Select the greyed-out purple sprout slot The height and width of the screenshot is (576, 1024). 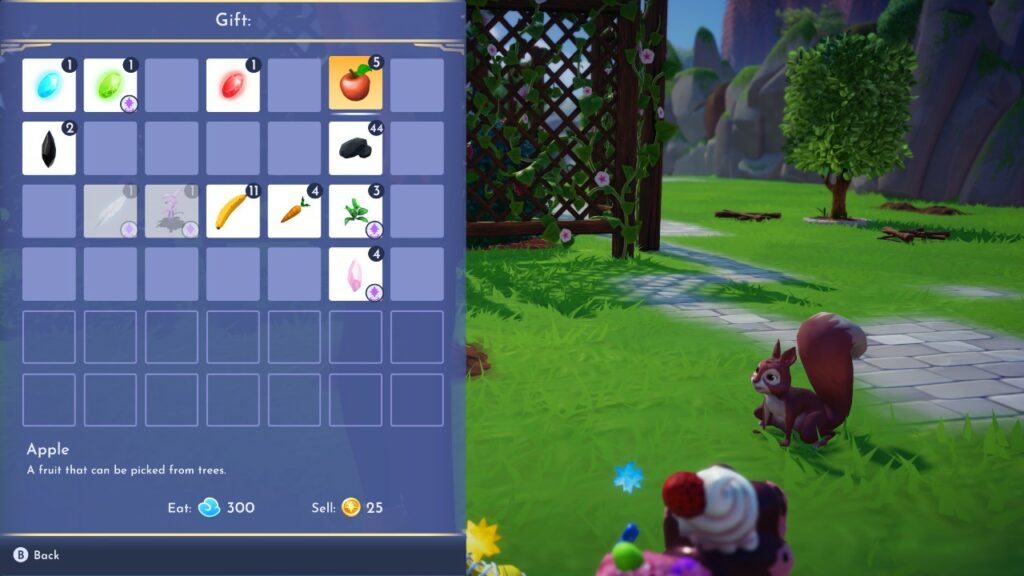coord(172,211)
